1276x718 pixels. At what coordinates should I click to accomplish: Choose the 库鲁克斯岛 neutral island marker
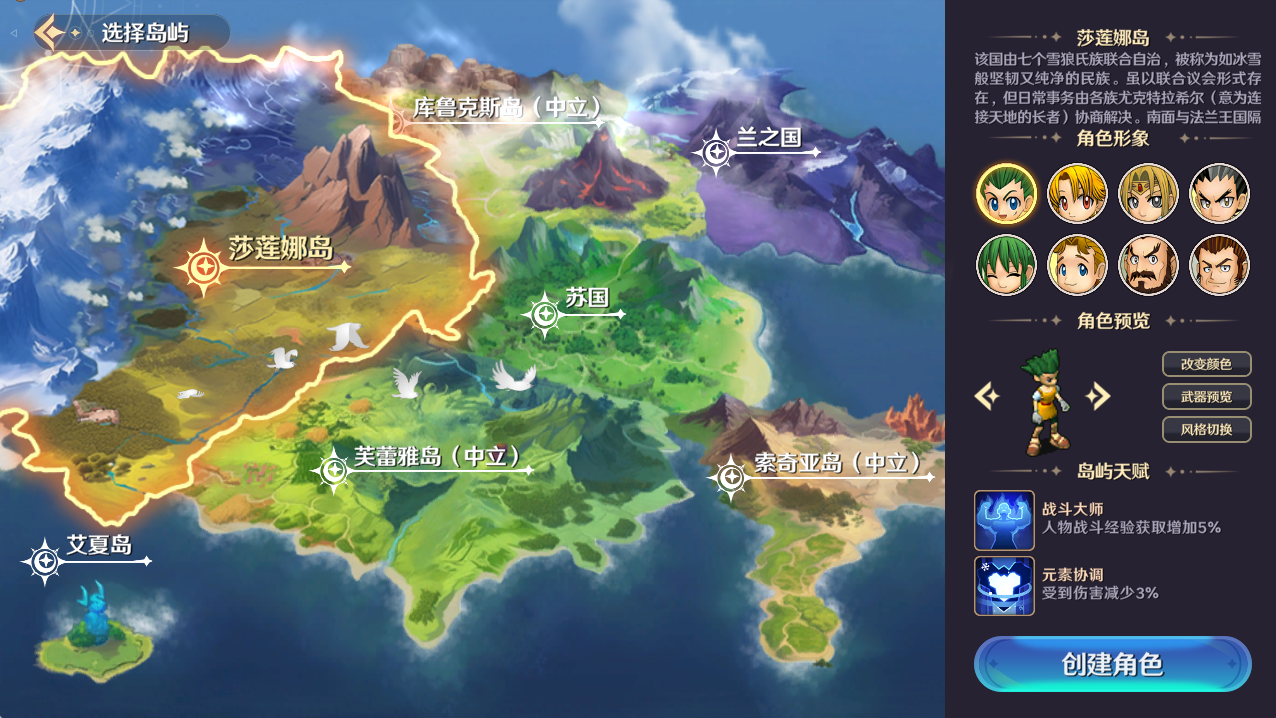pos(507,108)
